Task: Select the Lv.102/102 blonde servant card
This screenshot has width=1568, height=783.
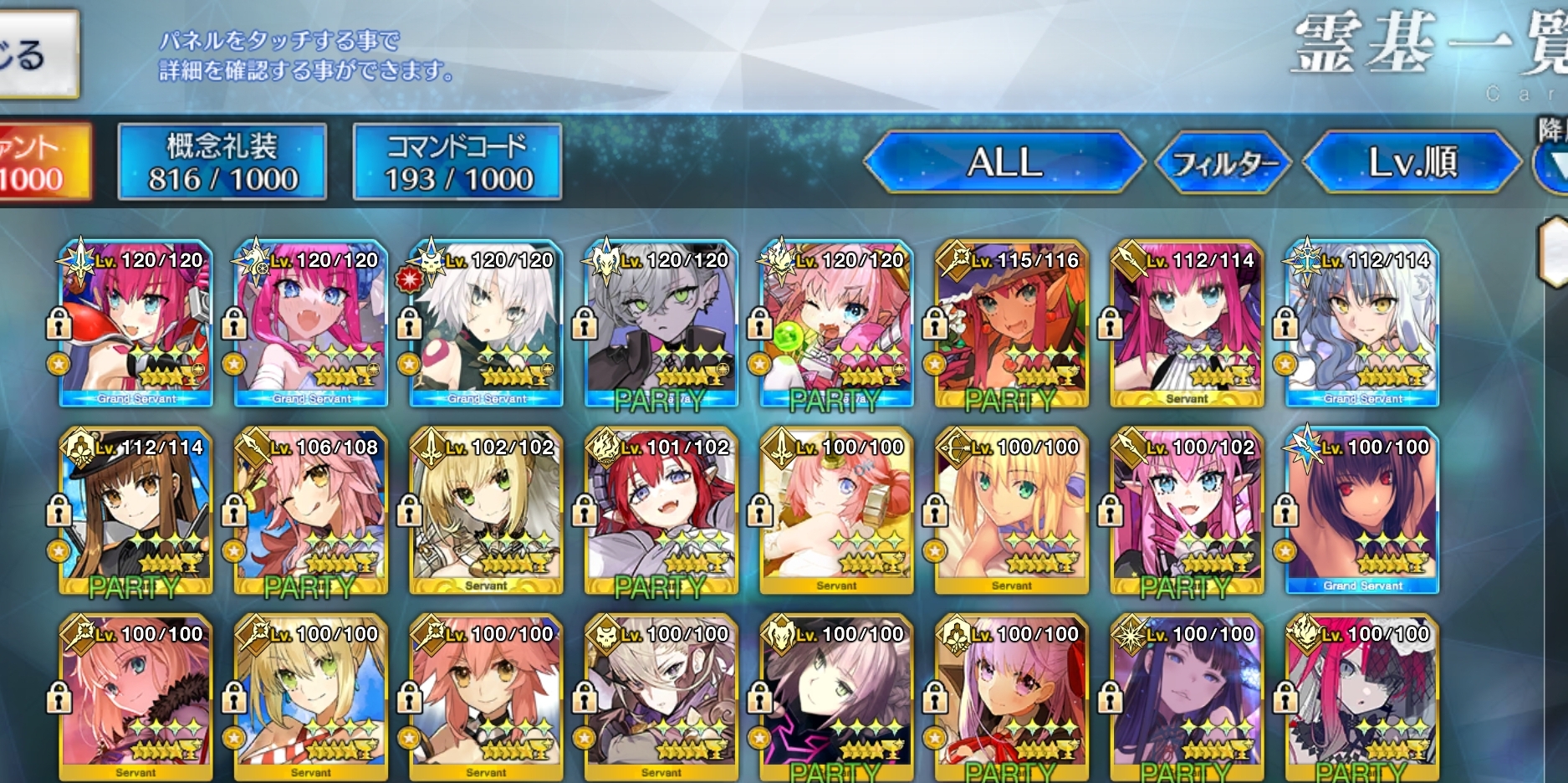Action: click(x=487, y=512)
